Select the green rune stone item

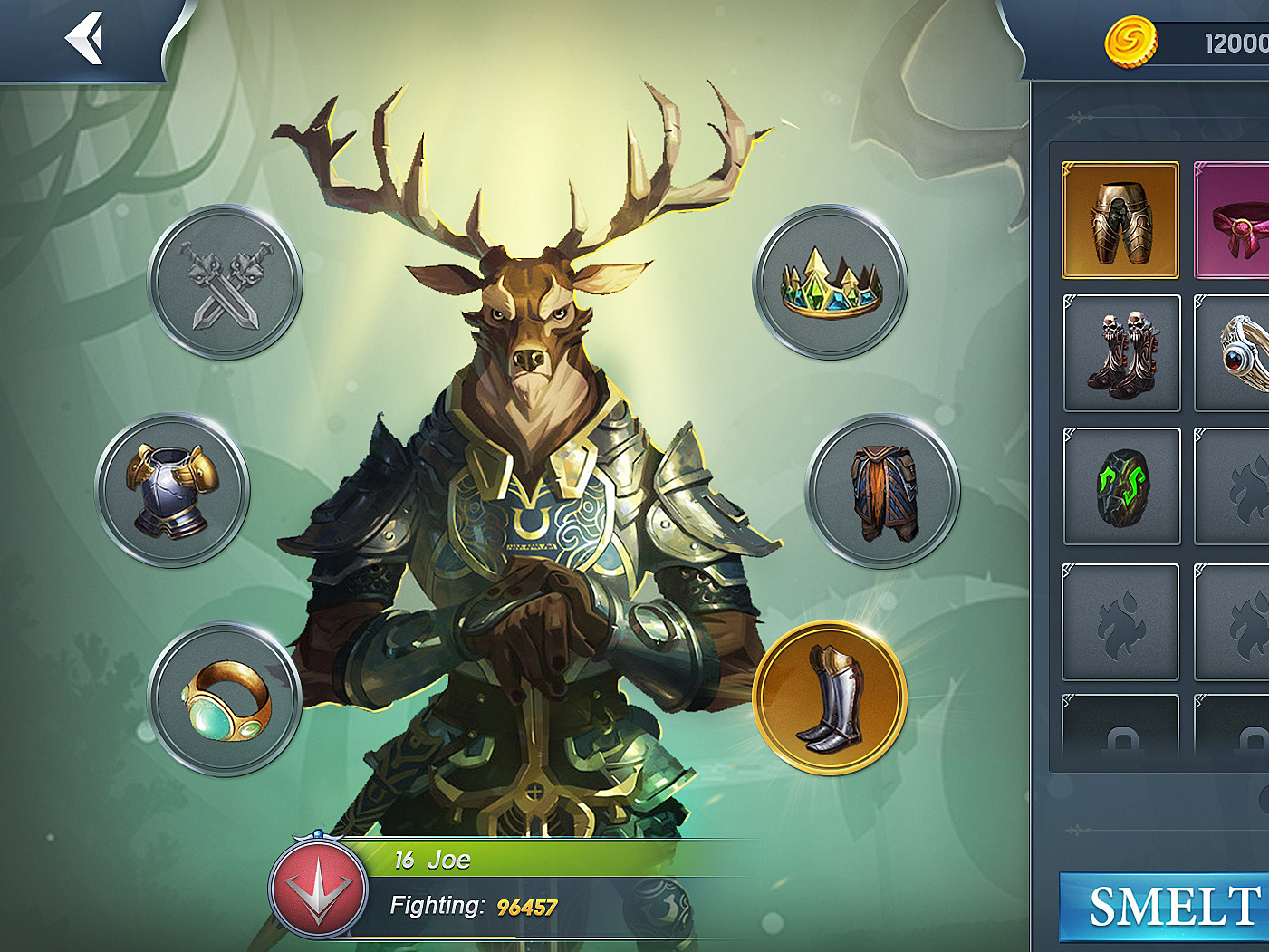tap(1121, 486)
